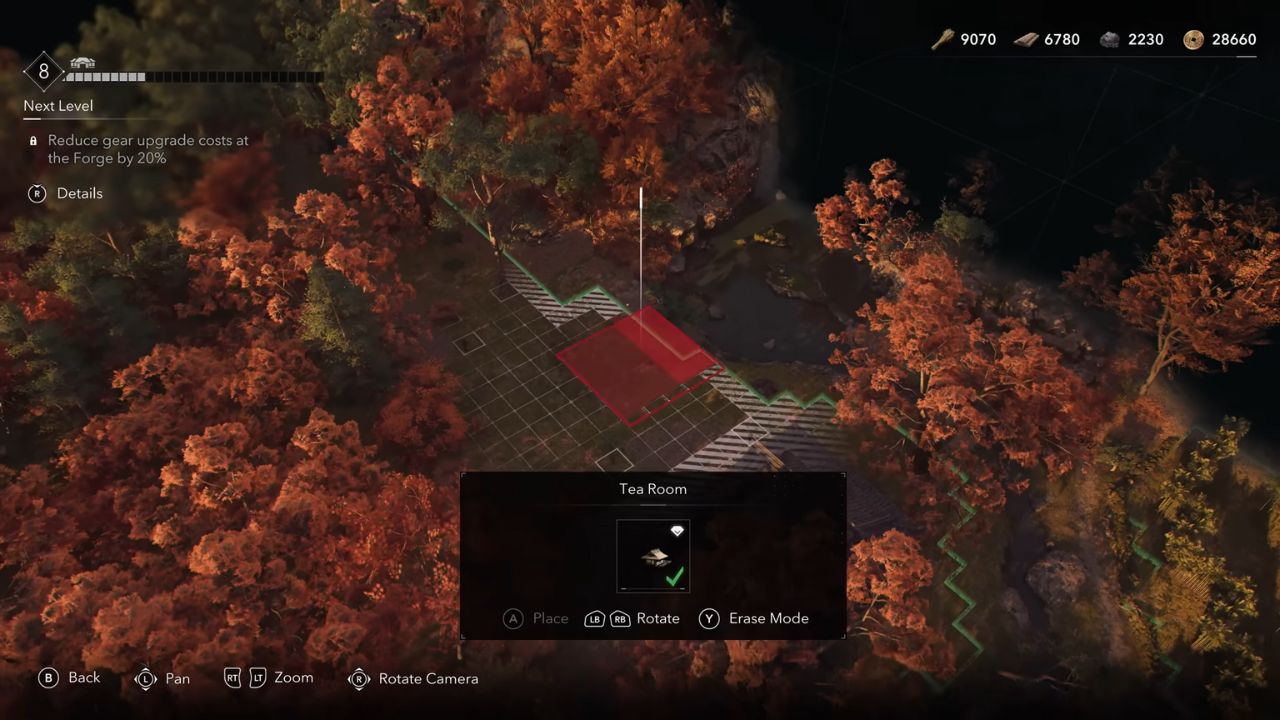
Task: Click the green checkmark on the Tea Room thumbnail
Action: coord(675,577)
